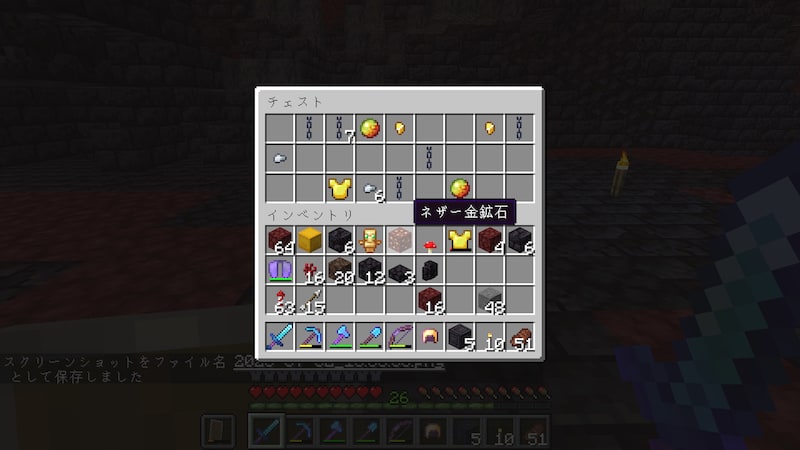This screenshot has width=800, height=450.
Task: Select the elytra in the inventory
Action: point(281,270)
